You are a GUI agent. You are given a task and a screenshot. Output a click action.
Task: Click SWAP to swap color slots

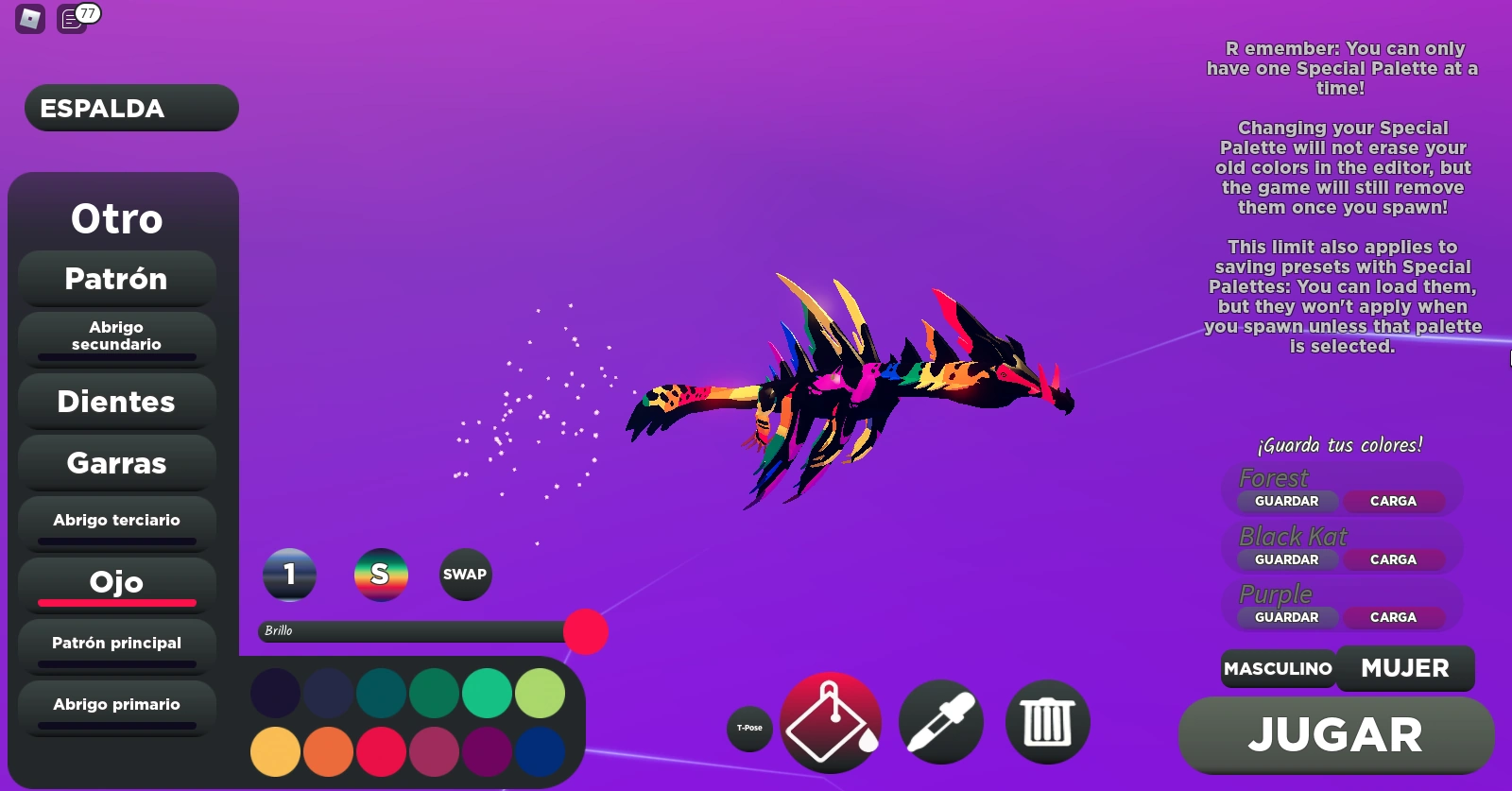coord(465,574)
